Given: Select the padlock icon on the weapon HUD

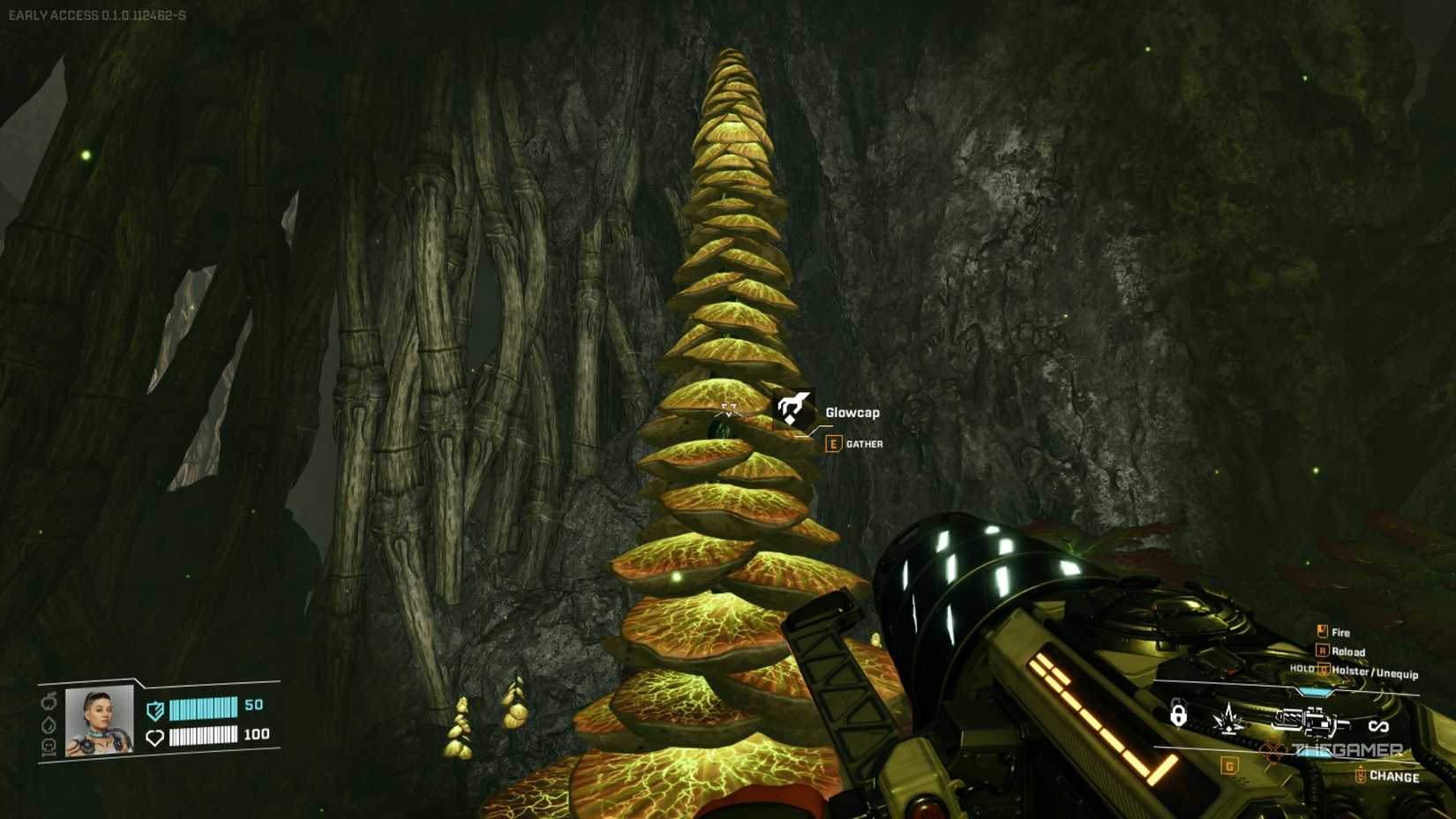Looking at the screenshot, I should [x=1179, y=716].
